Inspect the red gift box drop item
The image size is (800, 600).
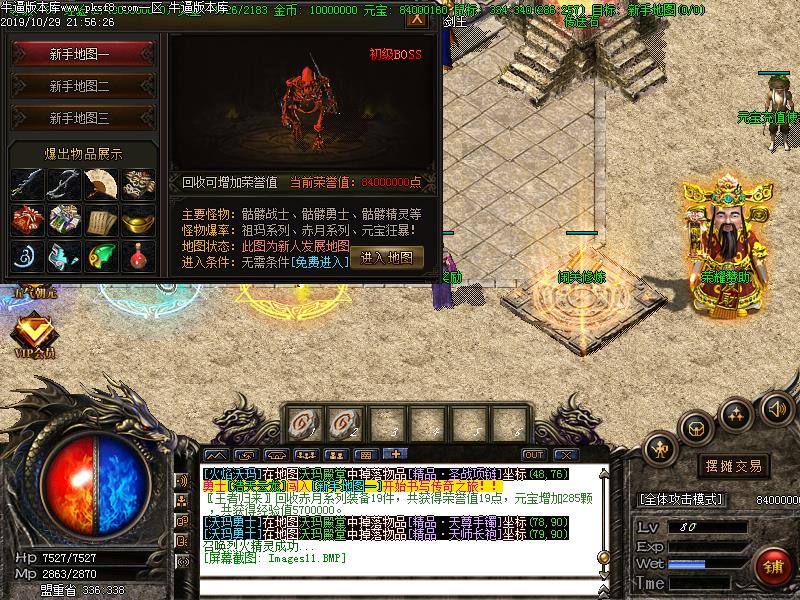(x=25, y=220)
